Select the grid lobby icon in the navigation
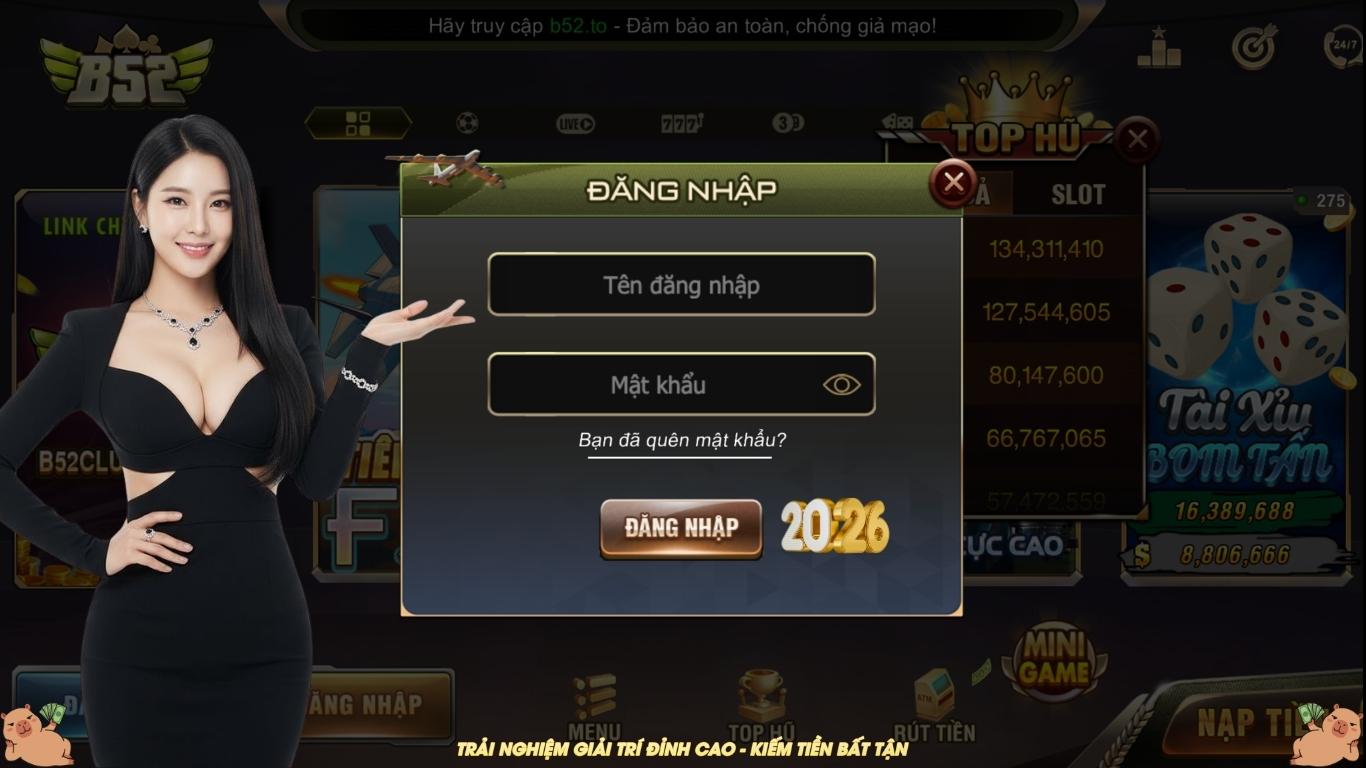1366x768 pixels. pyautogui.click(x=359, y=120)
